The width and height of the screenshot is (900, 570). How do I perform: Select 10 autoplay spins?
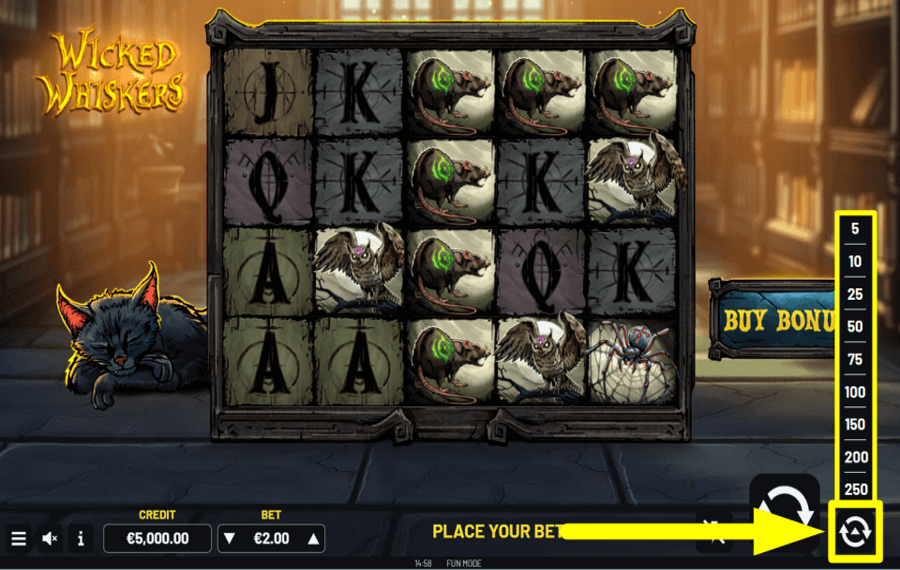855,262
